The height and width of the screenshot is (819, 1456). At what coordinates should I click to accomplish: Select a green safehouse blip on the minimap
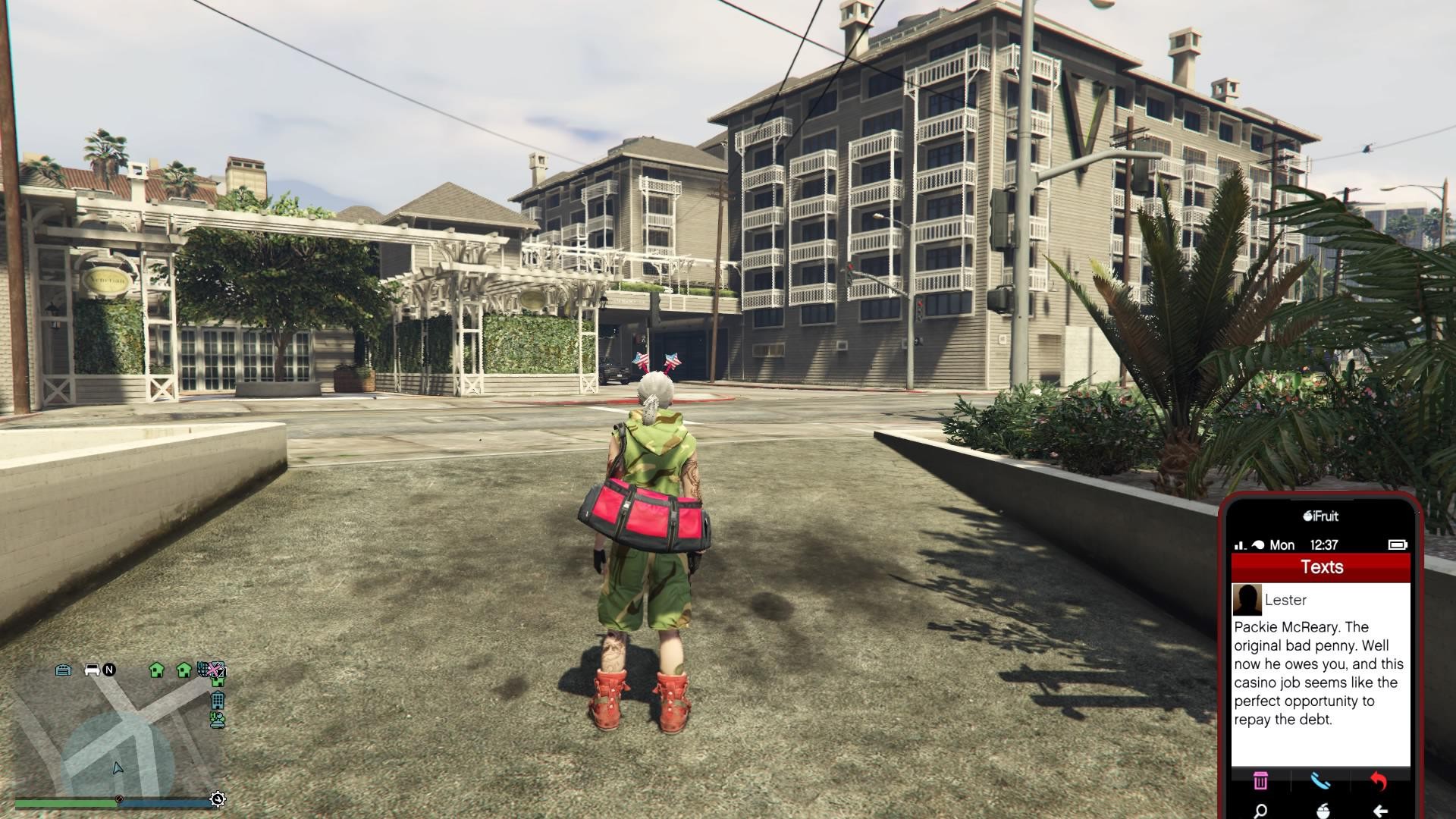click(157, 670)
